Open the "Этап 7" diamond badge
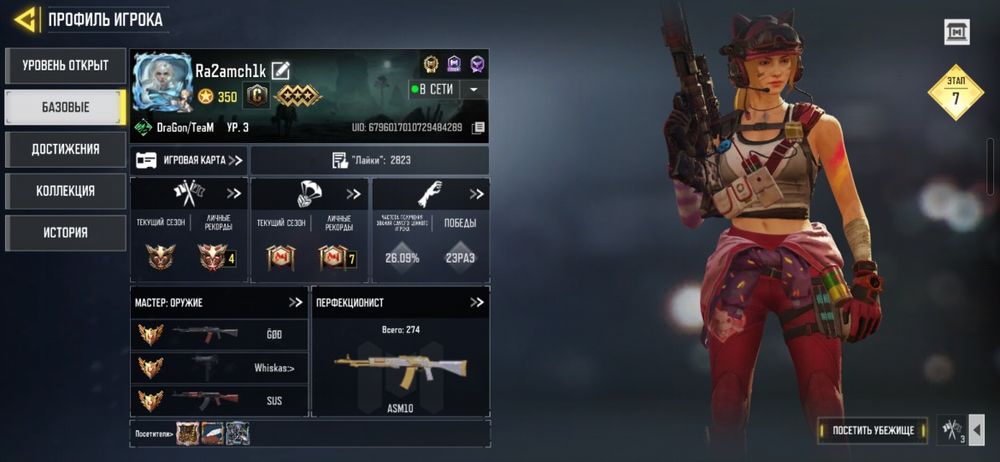This screenshot has width=1000, height=462. coord(955,93)
